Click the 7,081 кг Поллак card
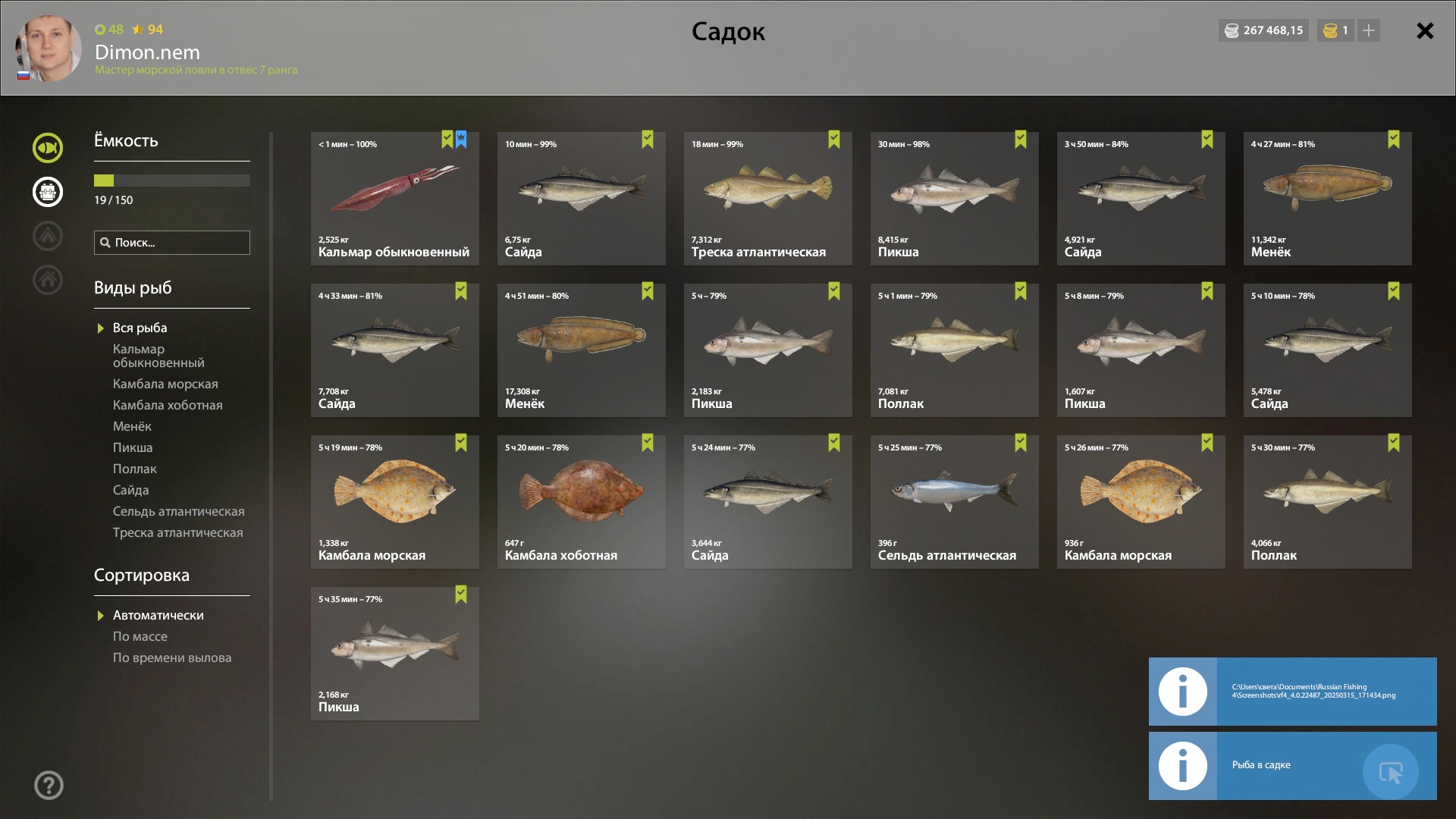This screenshot has height=819, width=1456. coord(954,350)
